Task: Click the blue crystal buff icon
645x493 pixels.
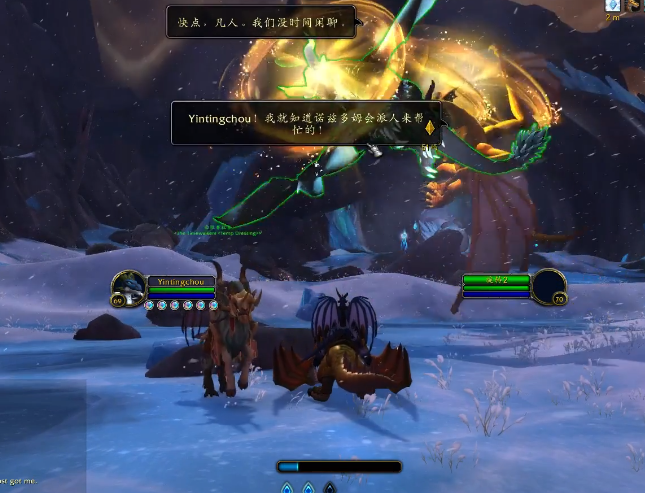Action: (x=613, y=5)
